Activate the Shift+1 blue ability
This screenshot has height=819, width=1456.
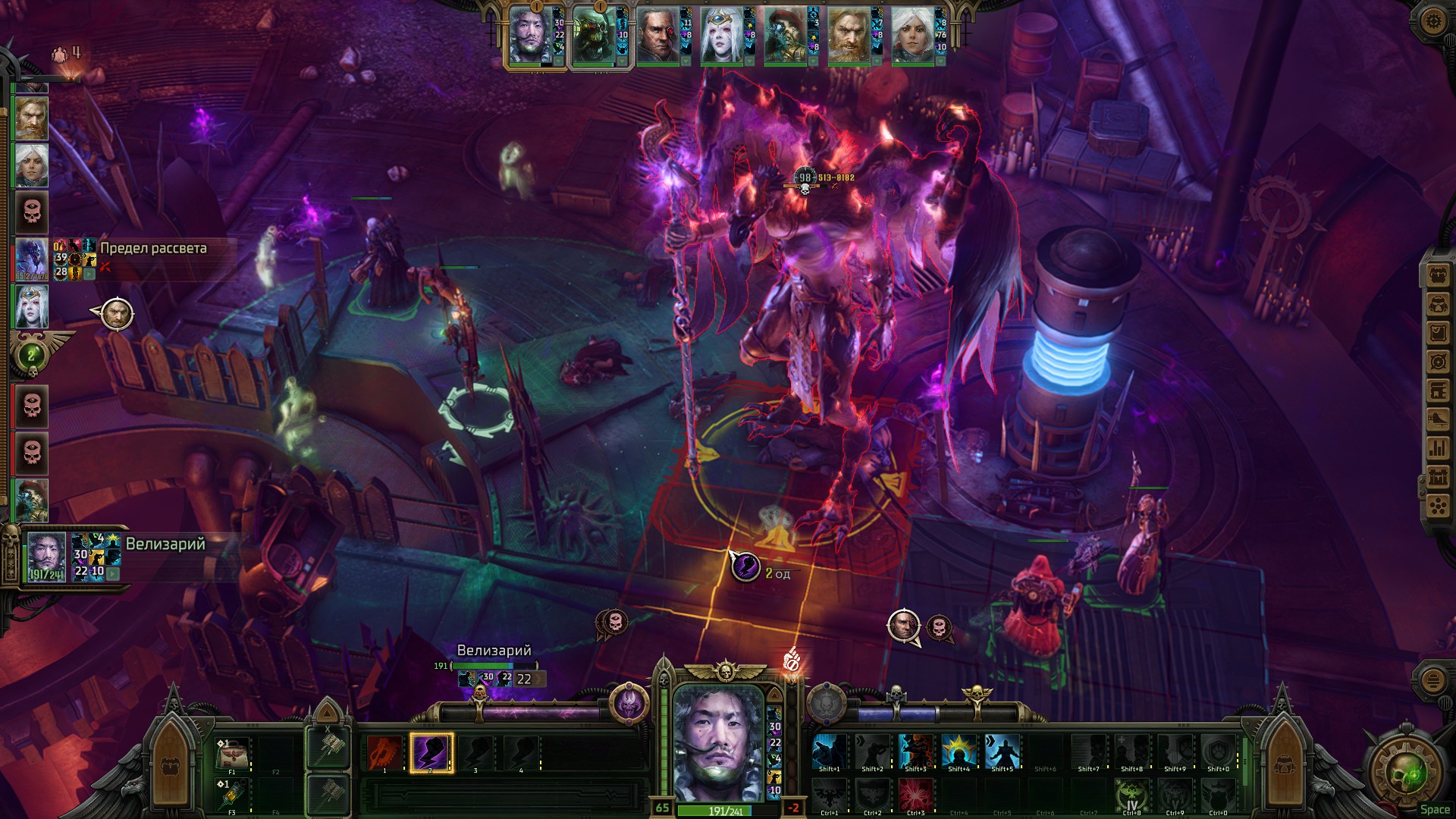point(829,752)
